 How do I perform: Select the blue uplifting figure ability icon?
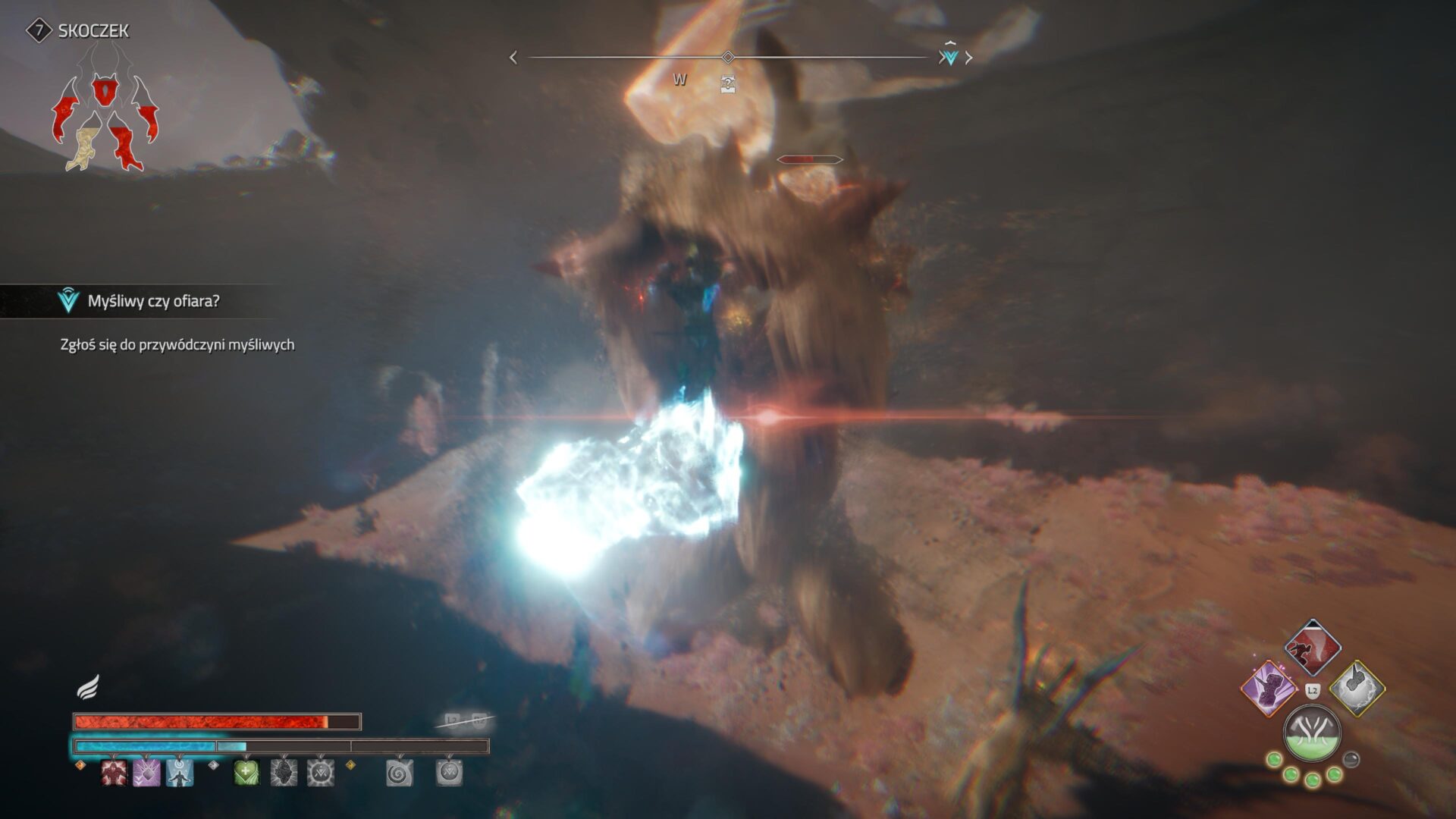pos(179,773)
